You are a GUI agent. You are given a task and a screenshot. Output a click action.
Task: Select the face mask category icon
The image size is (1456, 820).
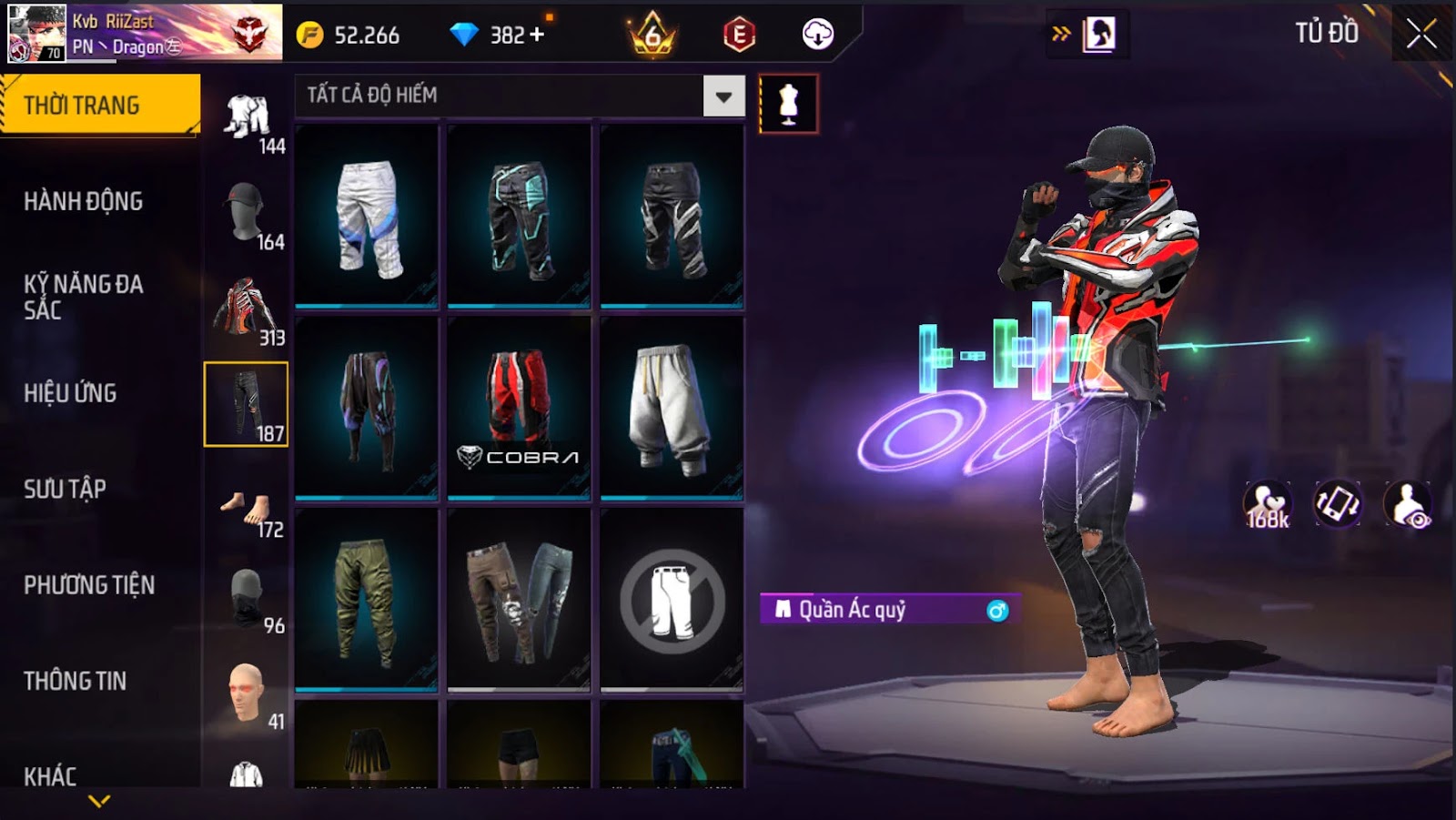point(247,599)
